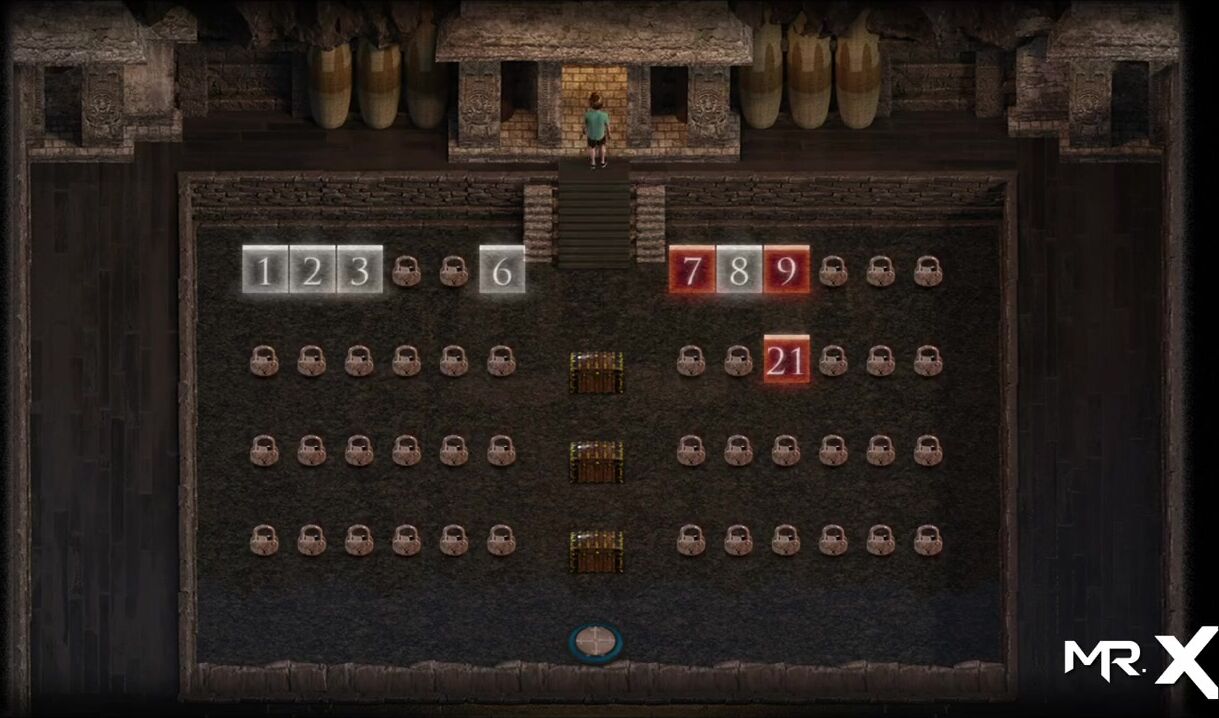Select the grey number 8 tile

(739, 270)
